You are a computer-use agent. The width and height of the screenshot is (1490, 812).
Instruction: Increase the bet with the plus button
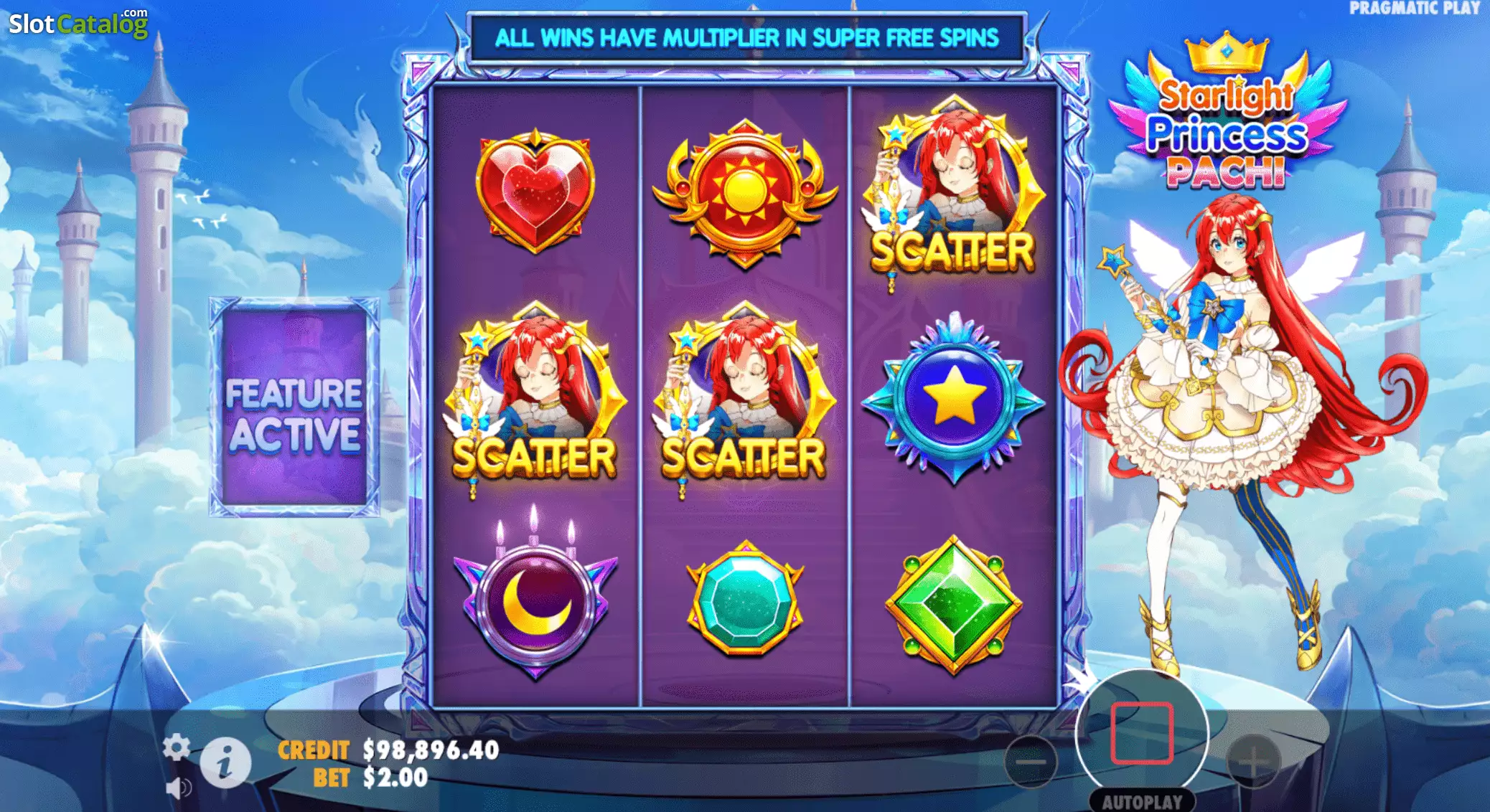point(1253,762)
